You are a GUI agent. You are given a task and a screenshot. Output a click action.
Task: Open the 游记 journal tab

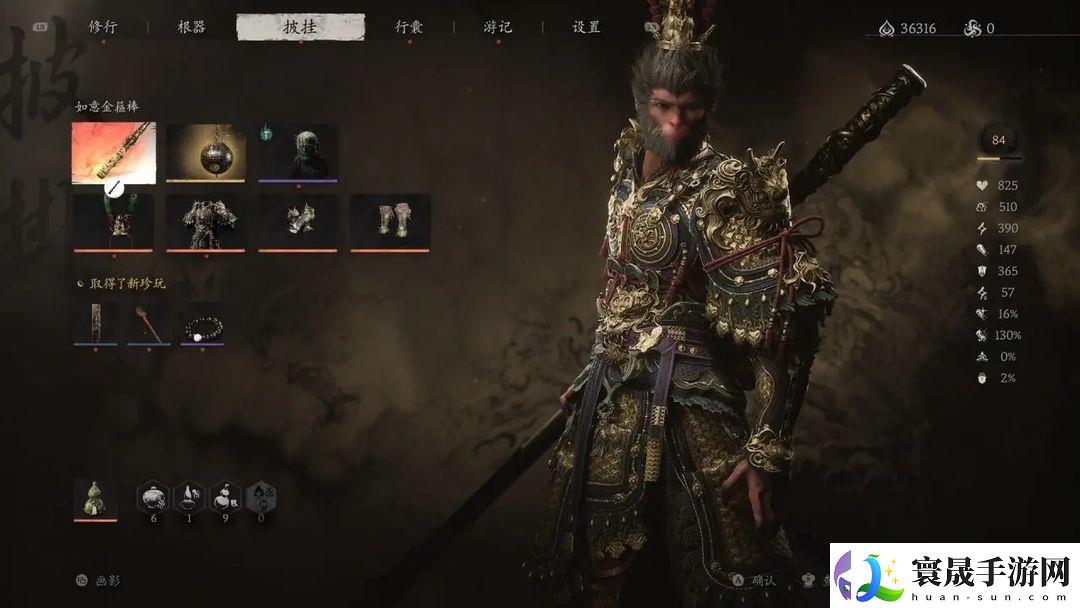(x=497, y=27)
